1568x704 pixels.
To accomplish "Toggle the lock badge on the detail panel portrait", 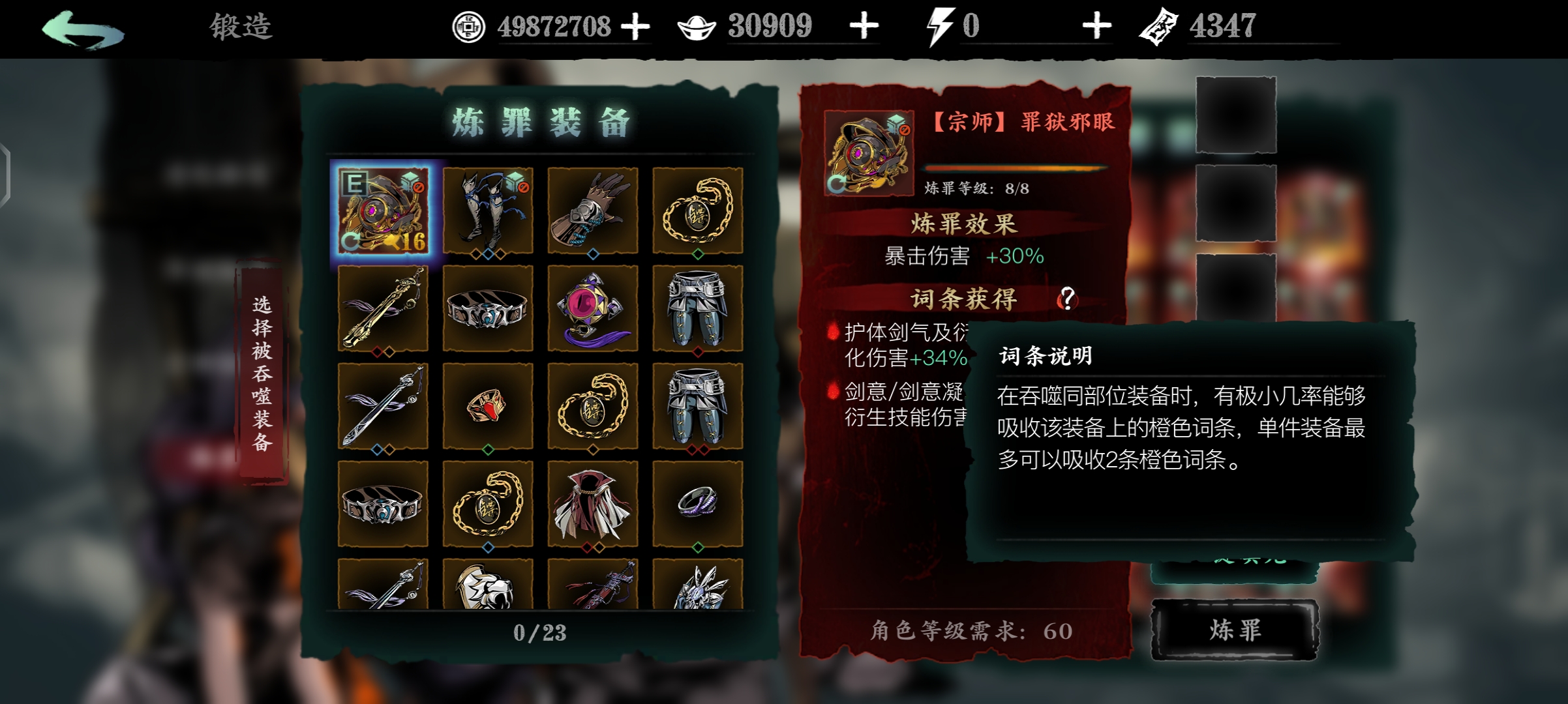I will (x=905, y=130).
